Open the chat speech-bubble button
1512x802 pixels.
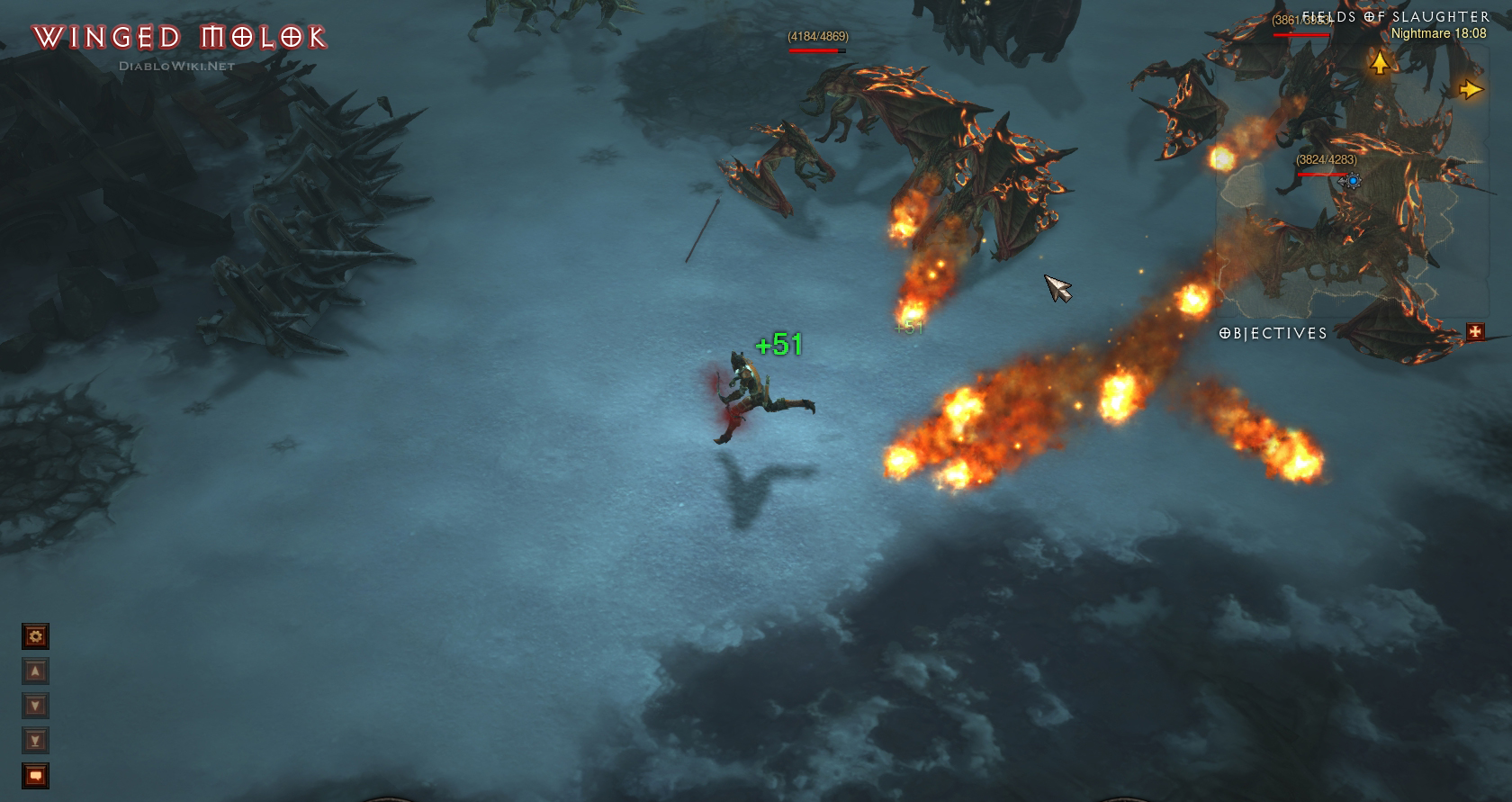(35, 776)
